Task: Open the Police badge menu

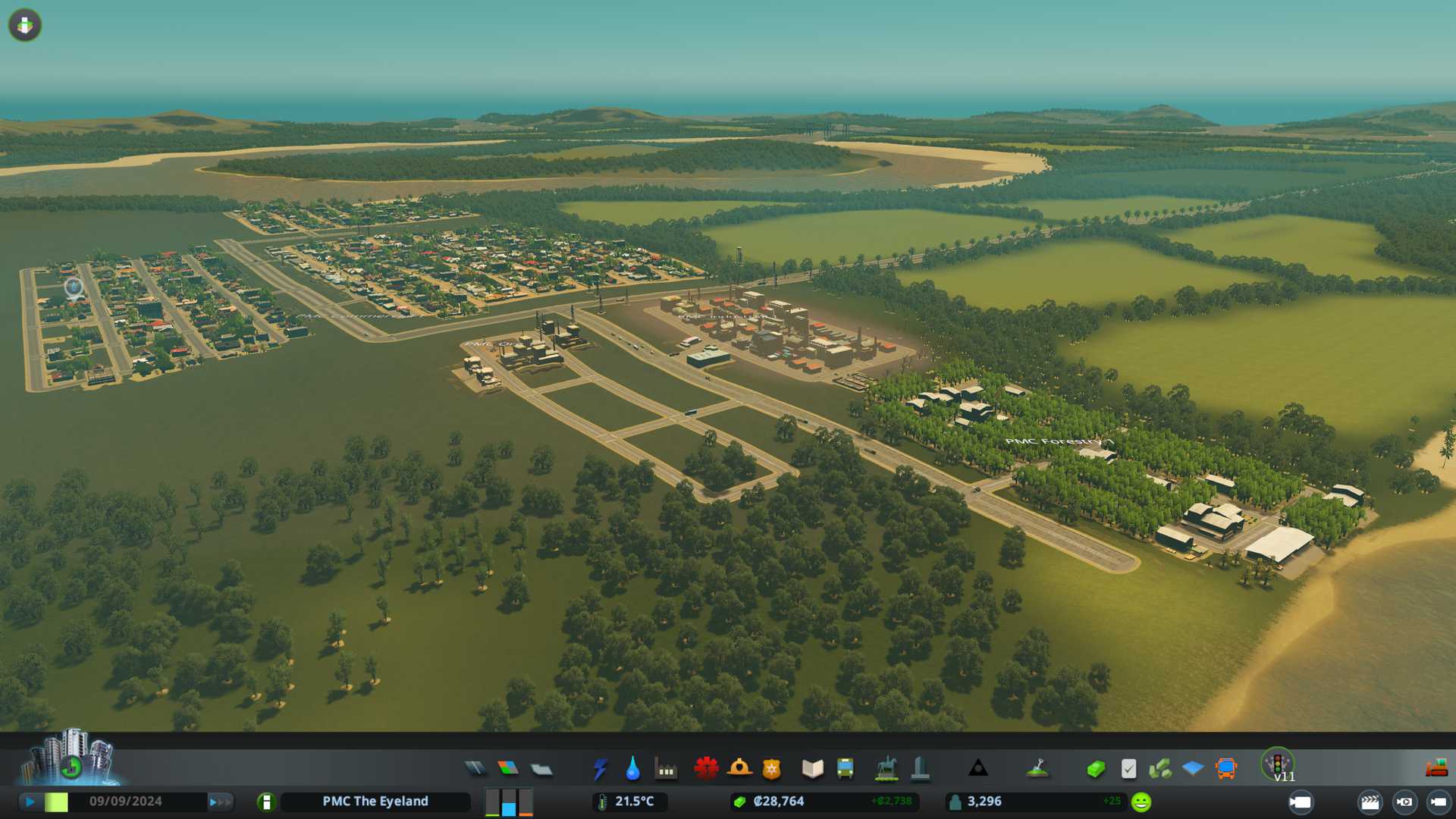Action: pos(771,769)
